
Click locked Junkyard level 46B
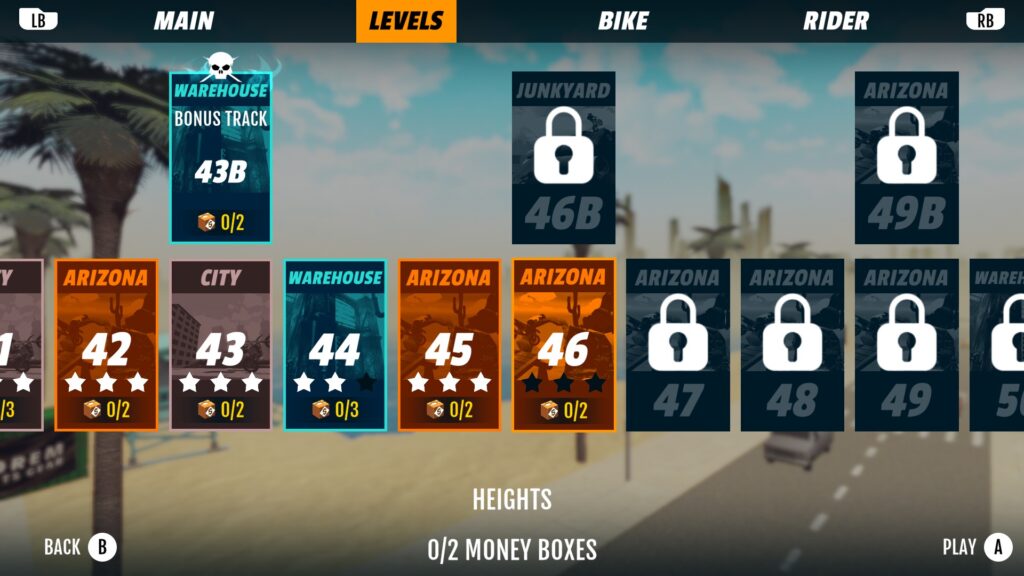coord(563,158)
